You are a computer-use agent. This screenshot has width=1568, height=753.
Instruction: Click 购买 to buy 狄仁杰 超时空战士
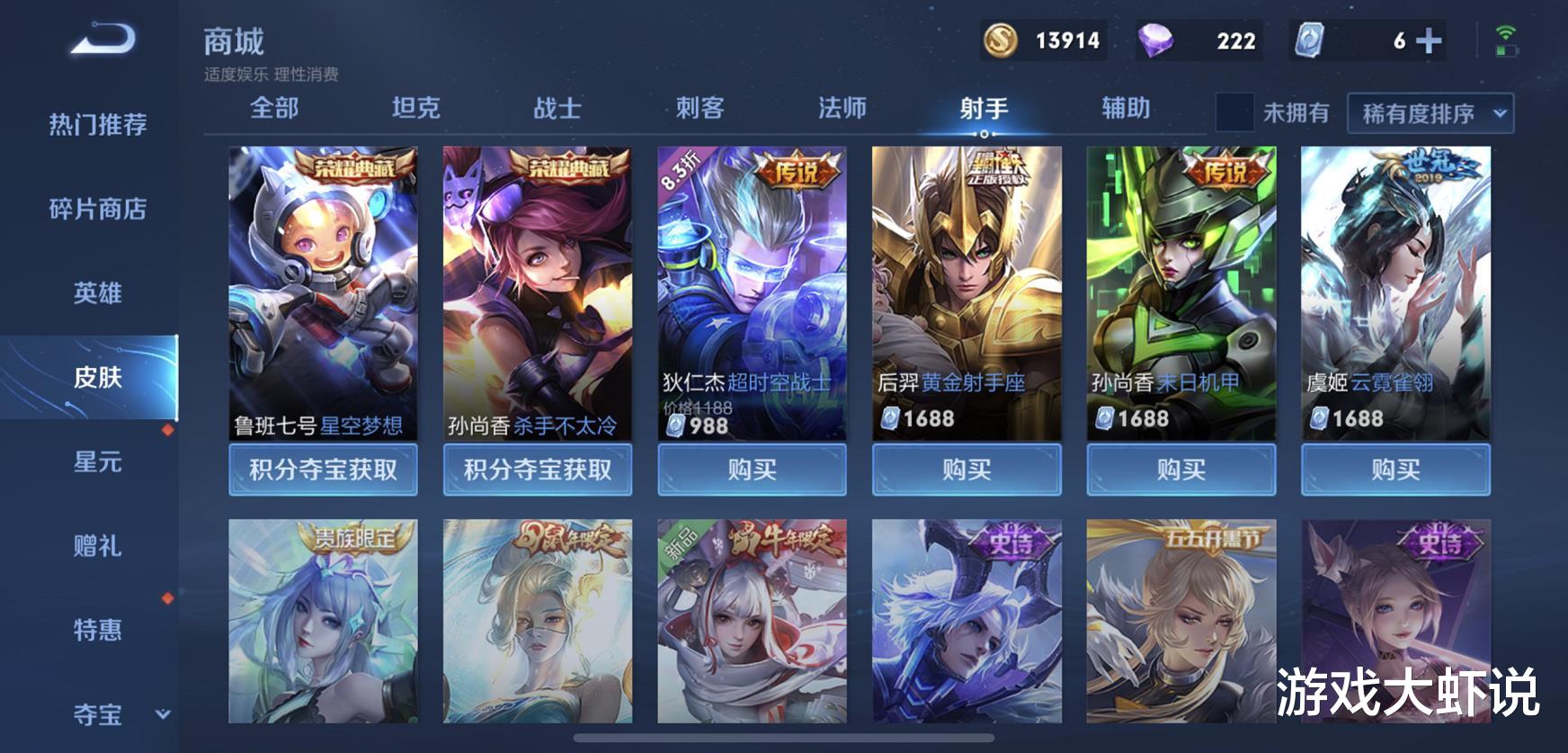point(752,469)
